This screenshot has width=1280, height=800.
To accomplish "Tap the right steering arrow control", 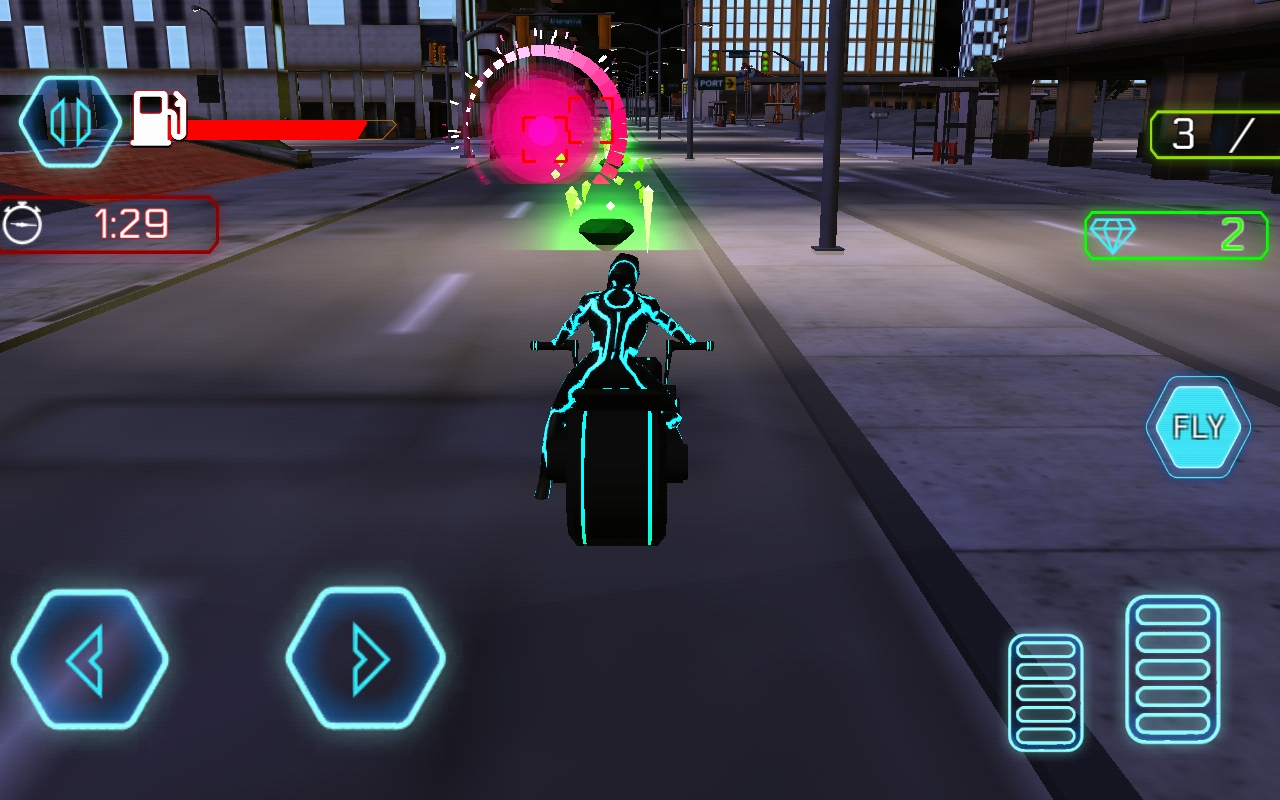I will [370, 660].
